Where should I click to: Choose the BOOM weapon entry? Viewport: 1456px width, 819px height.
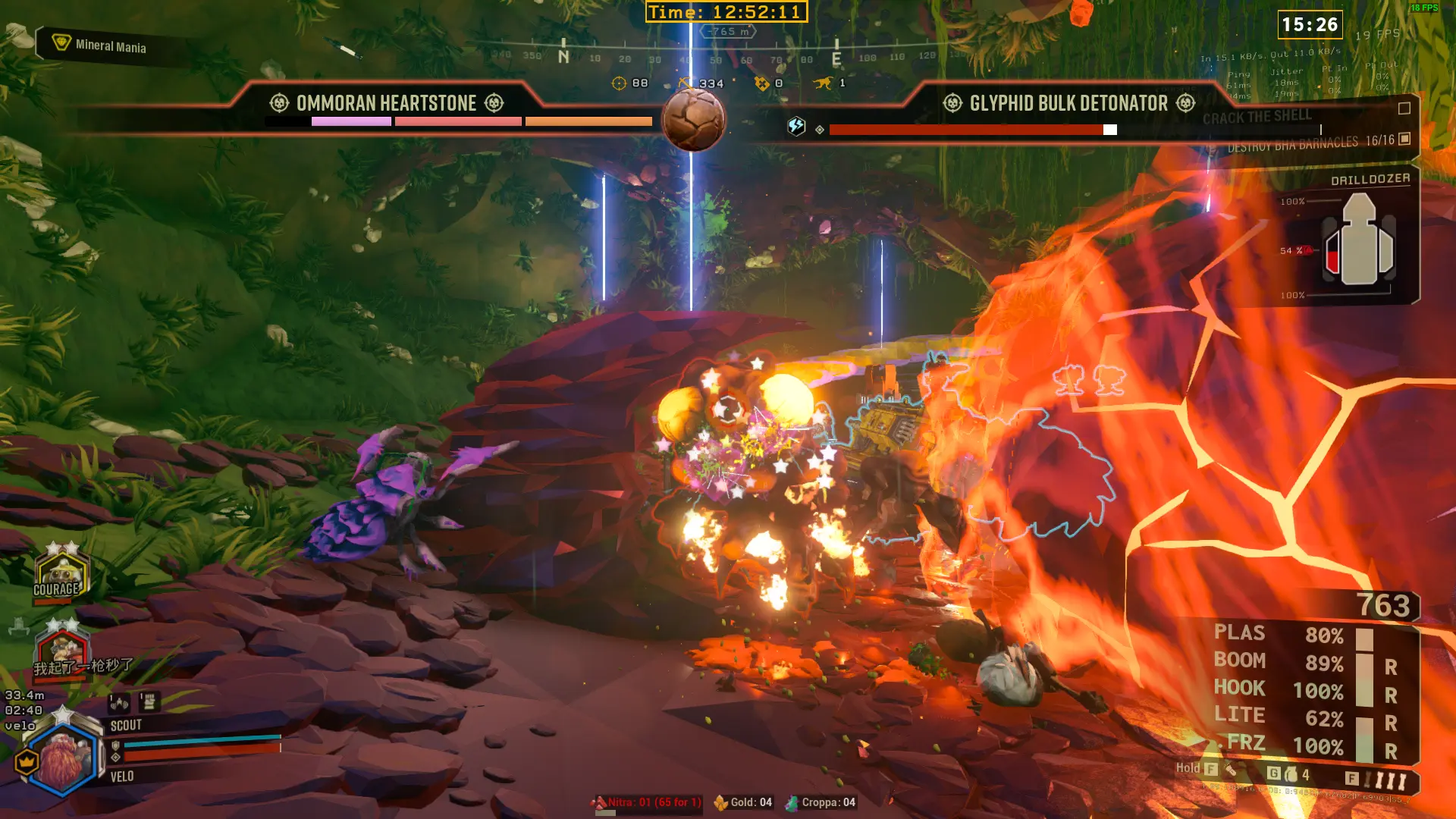pyautogui.click(x=1239, y=661)
